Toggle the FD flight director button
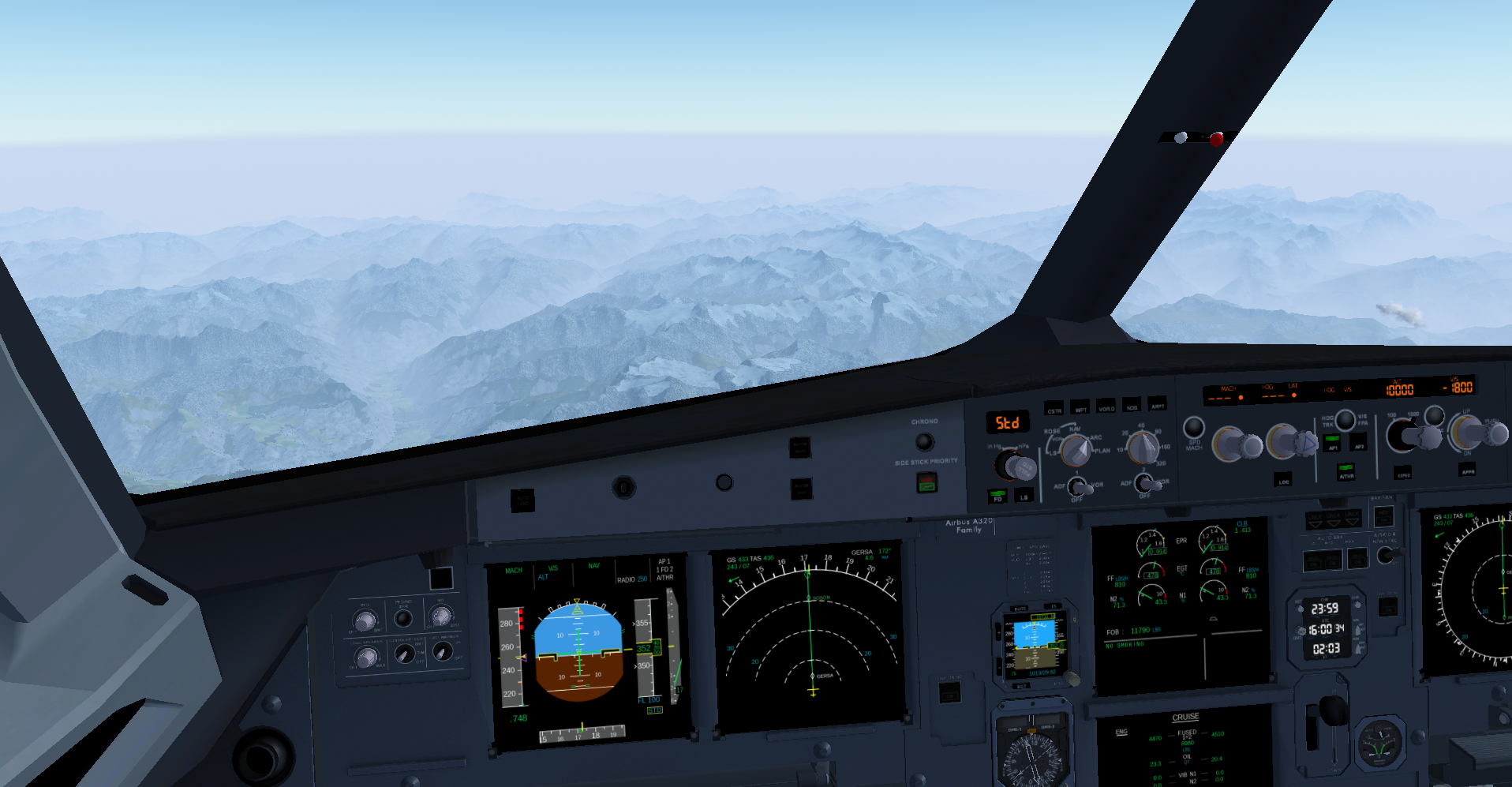This screenshot has width=1512, height=787. click(x=997, y=495)
